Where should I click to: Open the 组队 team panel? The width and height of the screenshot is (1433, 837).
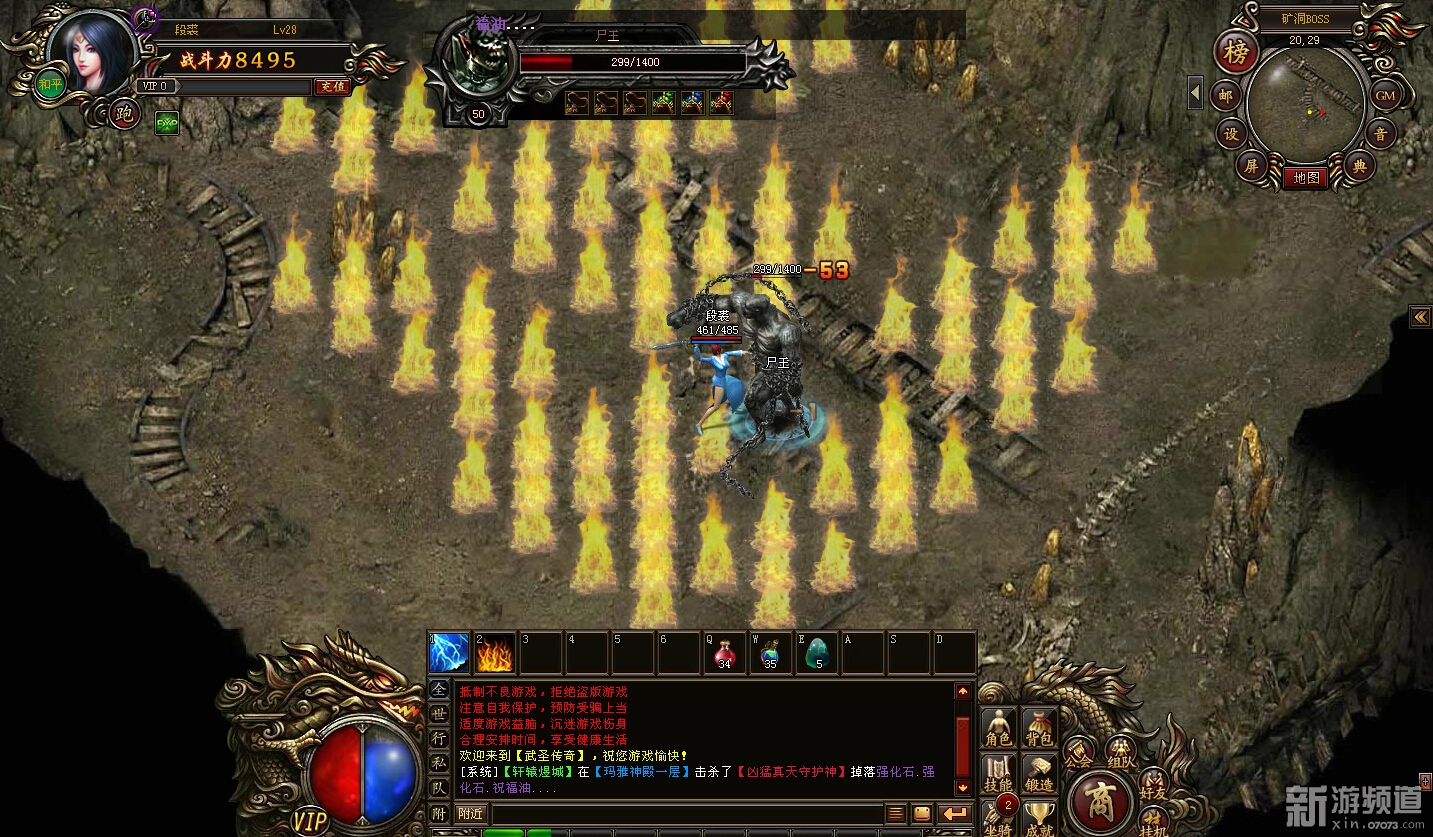1121,749
